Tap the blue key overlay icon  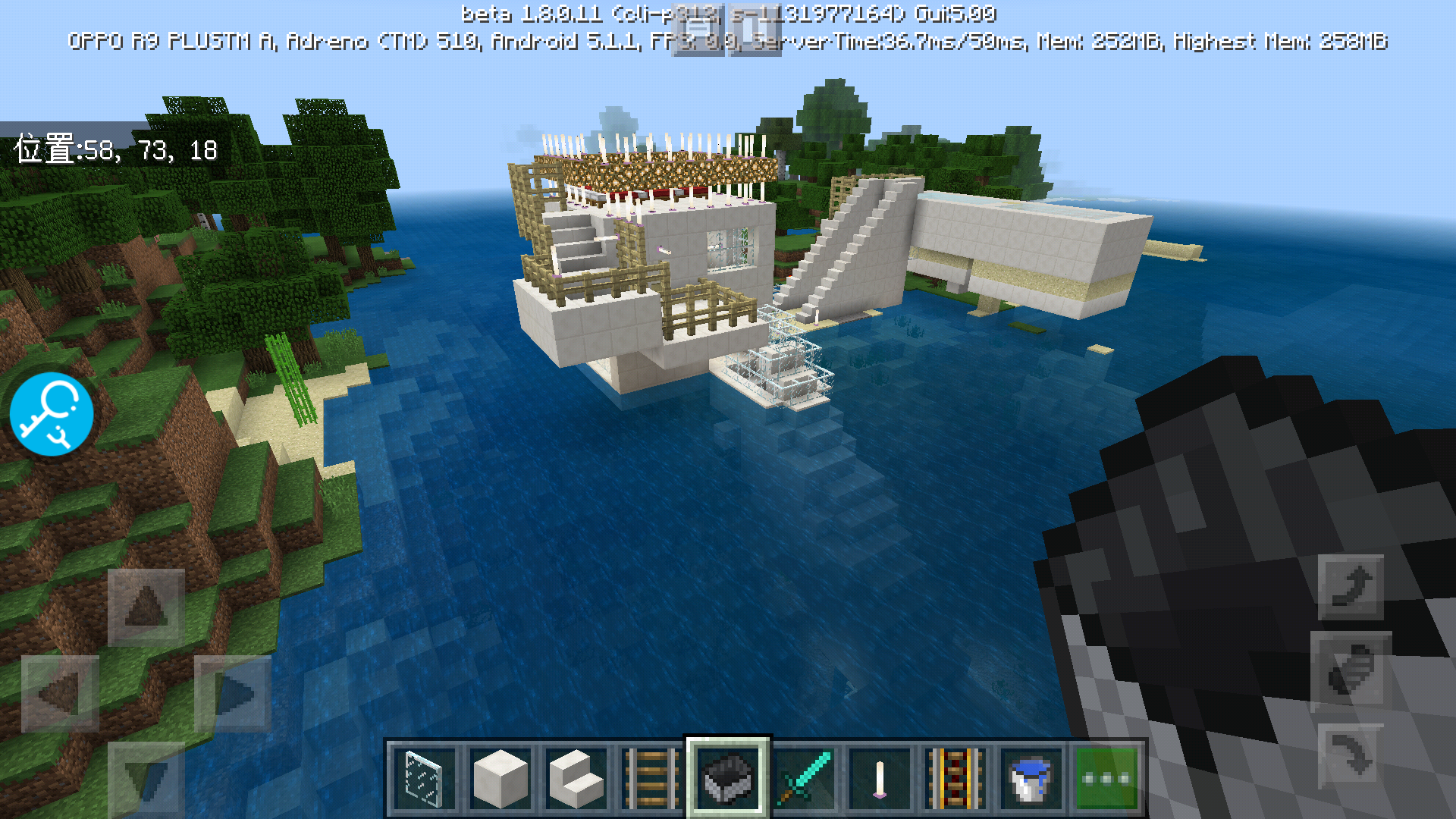tap(52, 413)
